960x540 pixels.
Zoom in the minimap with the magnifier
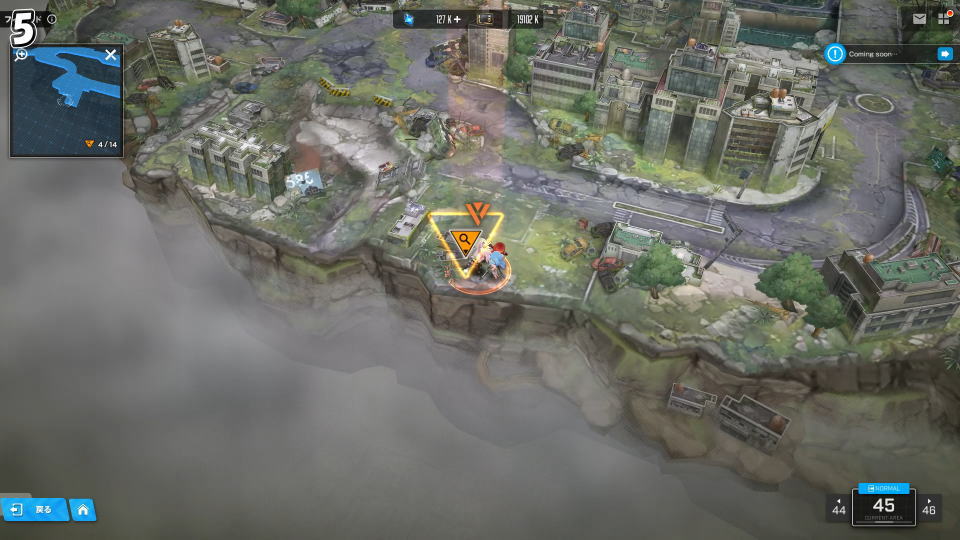20,54
